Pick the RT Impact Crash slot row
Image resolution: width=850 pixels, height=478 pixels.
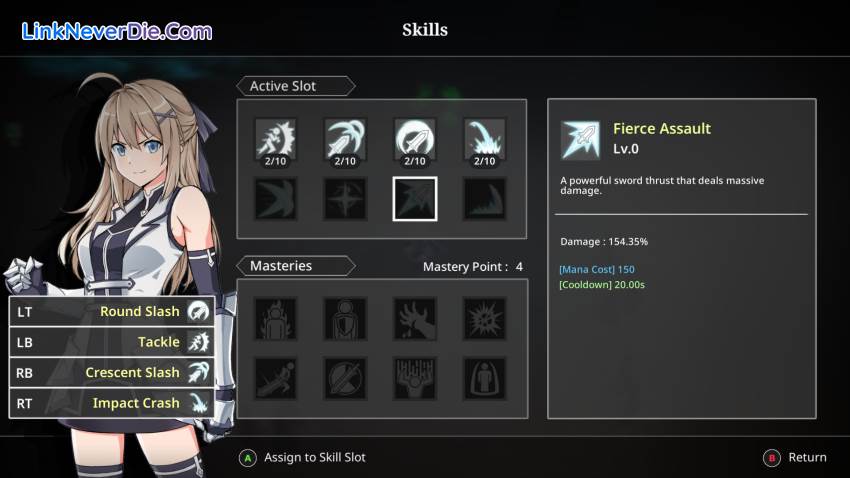click(x=112, y=403)
